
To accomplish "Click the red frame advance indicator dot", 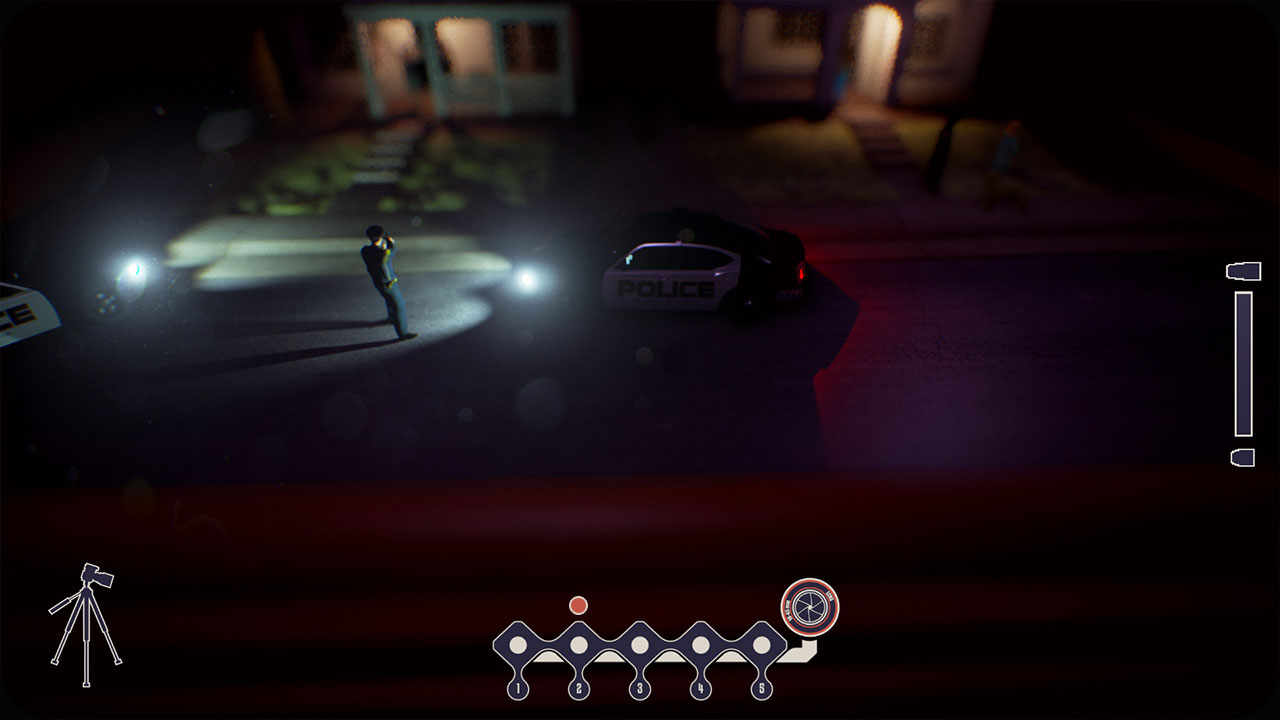I will point(578,604).
